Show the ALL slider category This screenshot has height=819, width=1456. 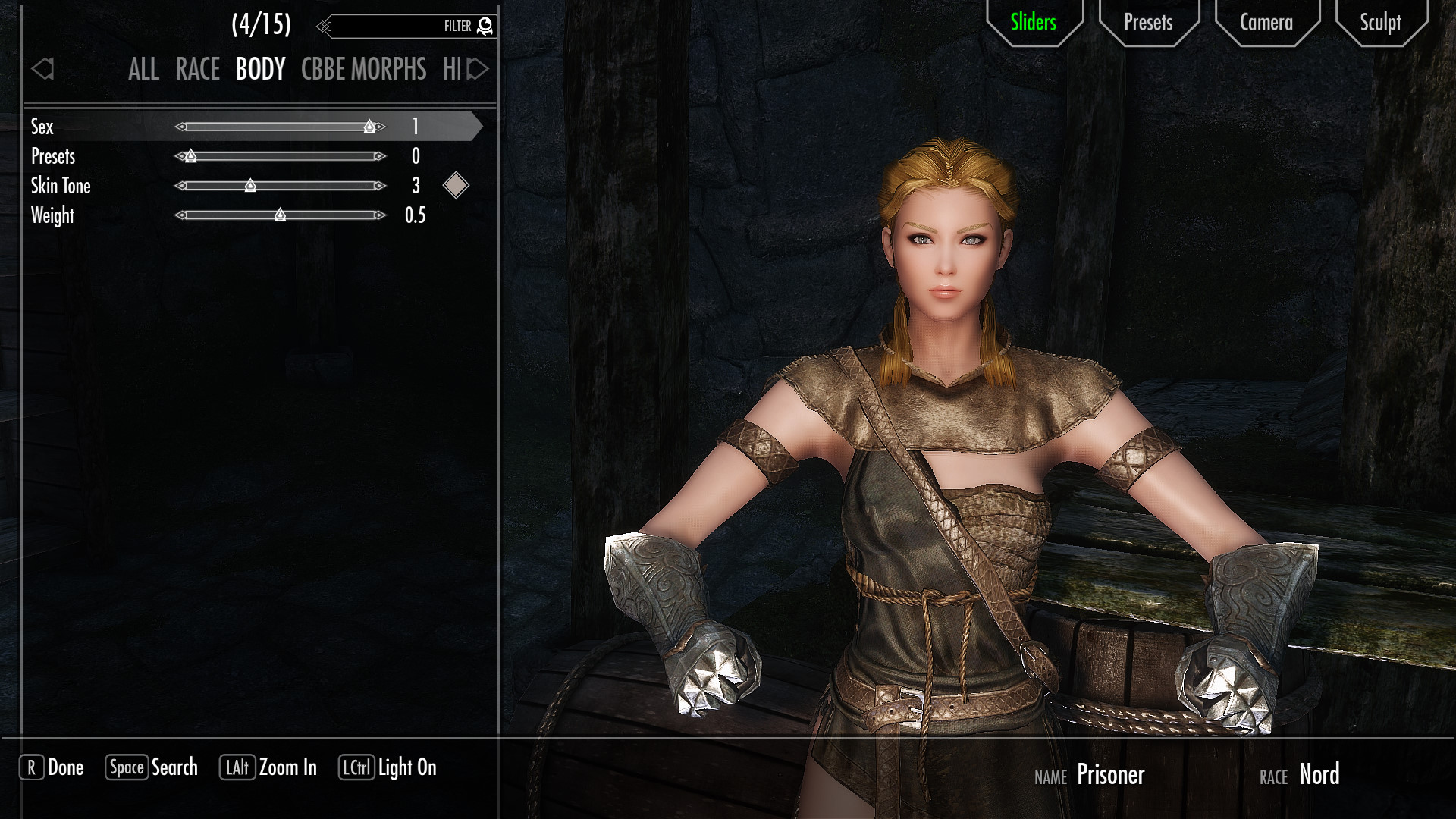click(143, 70)
